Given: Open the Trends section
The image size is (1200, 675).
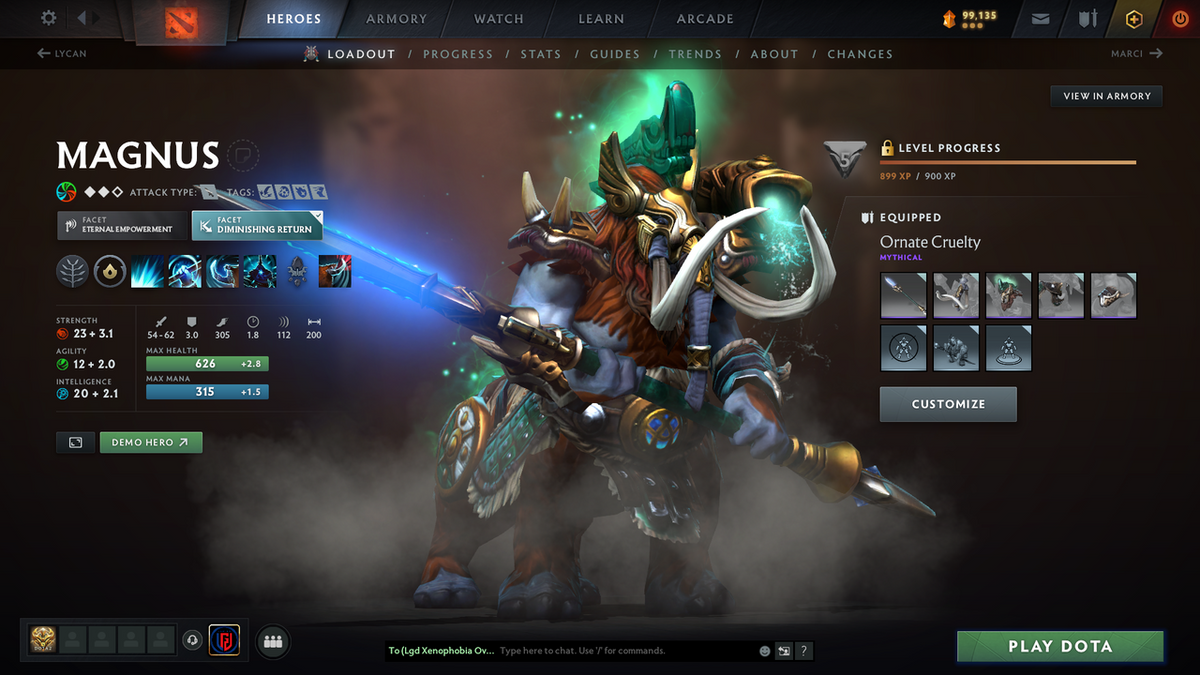Looking at the screenshot, I should coord(695,54).
